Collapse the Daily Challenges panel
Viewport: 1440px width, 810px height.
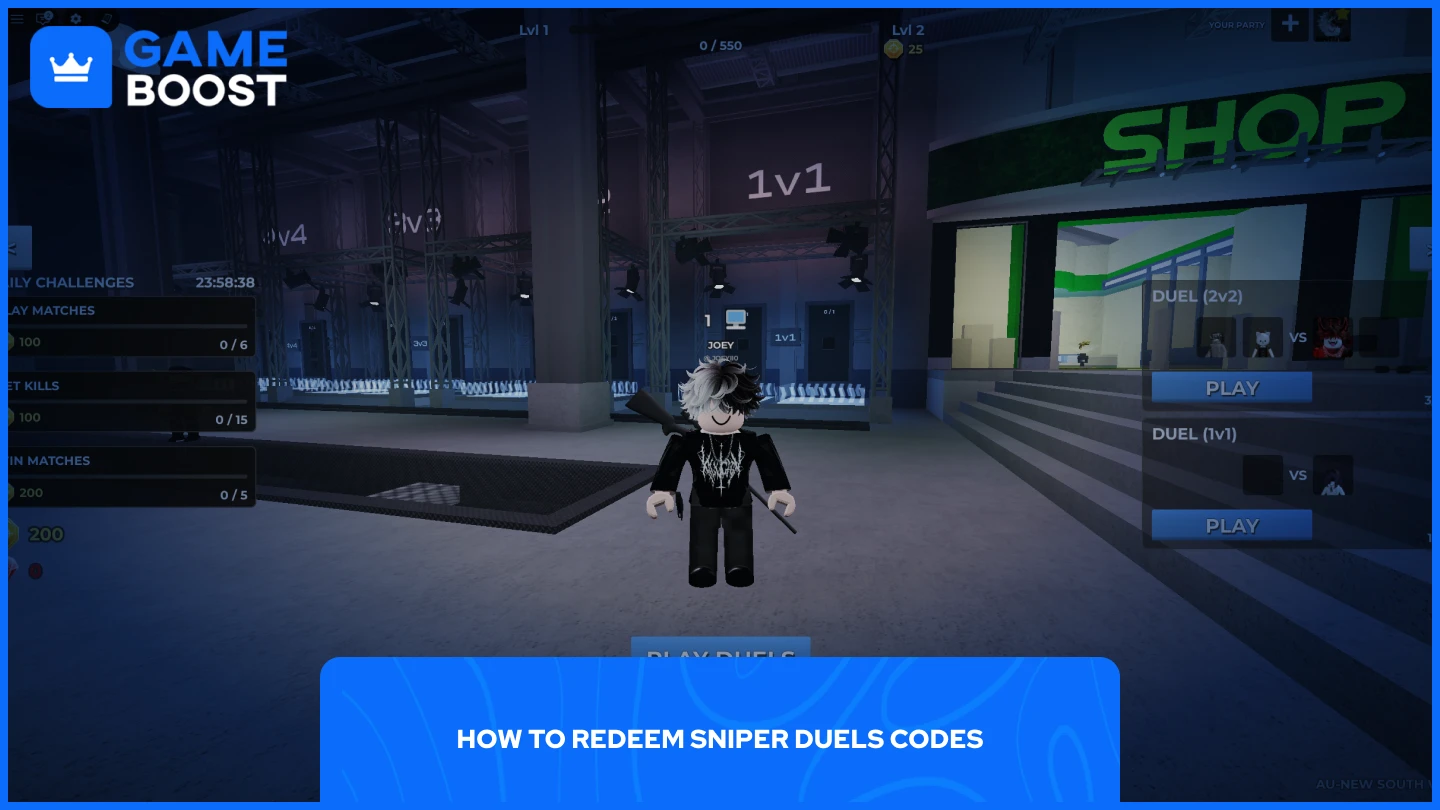tap(19, 247)
